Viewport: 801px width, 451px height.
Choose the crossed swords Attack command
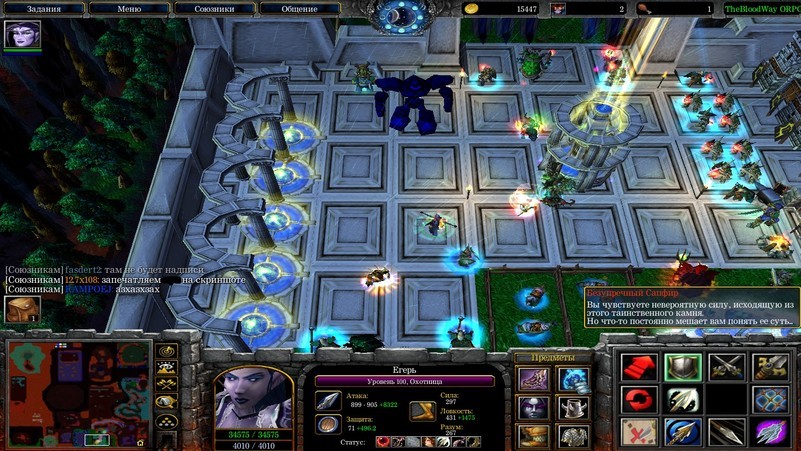(726, 367)
